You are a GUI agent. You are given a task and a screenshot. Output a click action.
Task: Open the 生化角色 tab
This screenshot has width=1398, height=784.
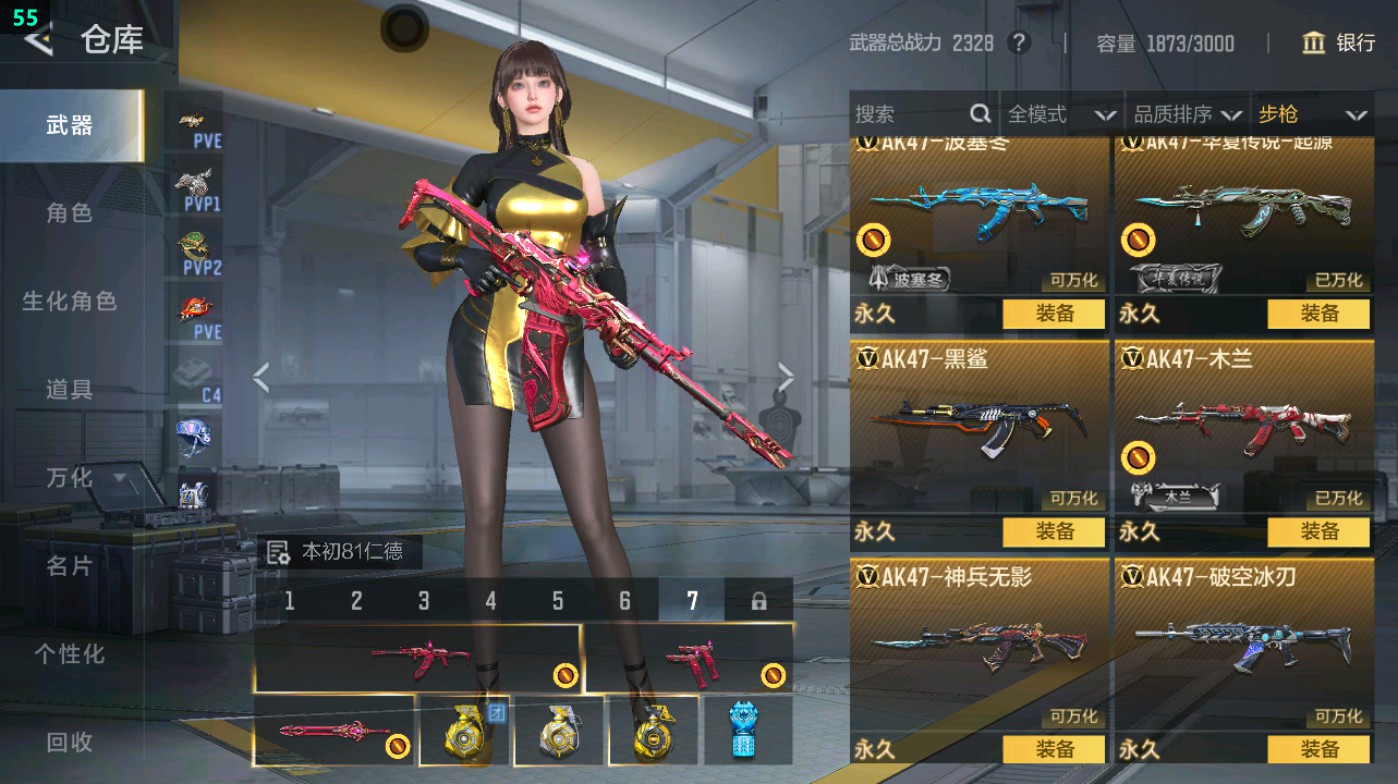point(69,301)
